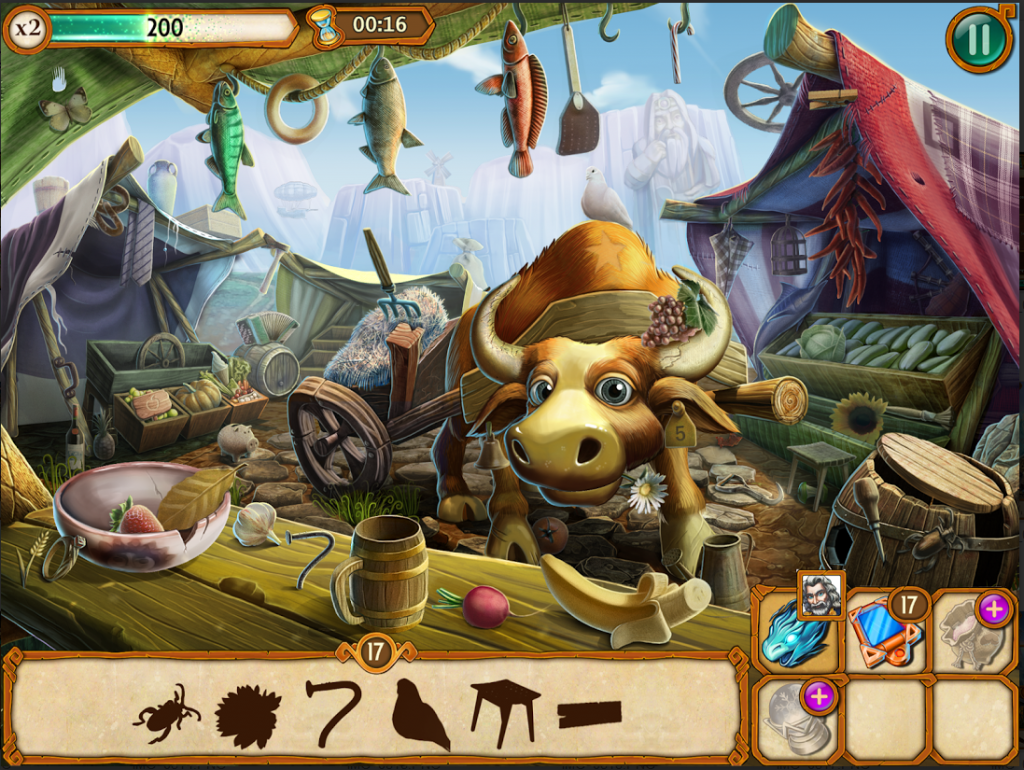The height and width of the screenshot is (770, 1024).
Task: Click the plus on the snow globe slot
Action: click(819, 696)
